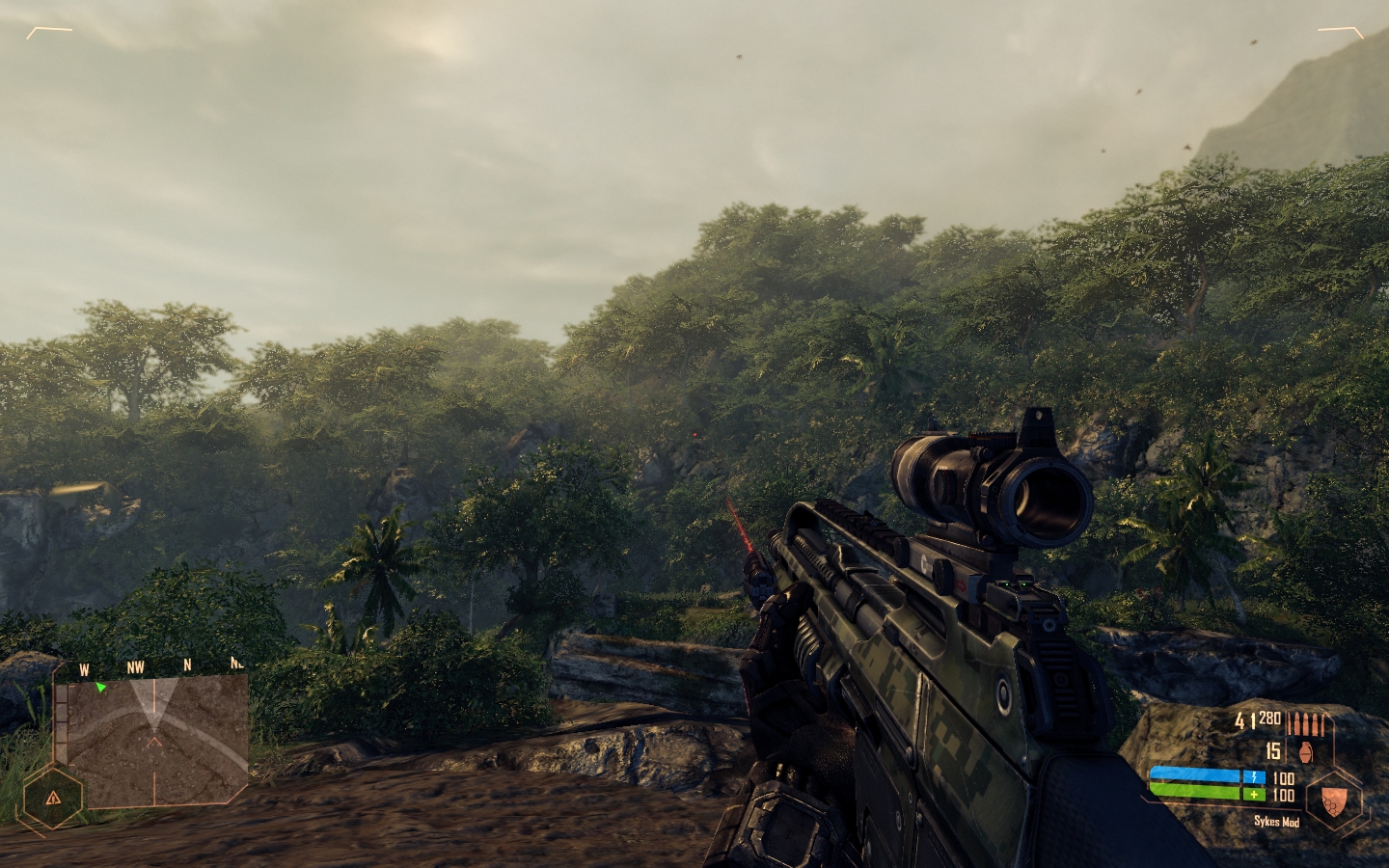Click the warning triangle hexagon icon
The height and width of the screenshot is (868, 1389).
click(x=53, y=798)
